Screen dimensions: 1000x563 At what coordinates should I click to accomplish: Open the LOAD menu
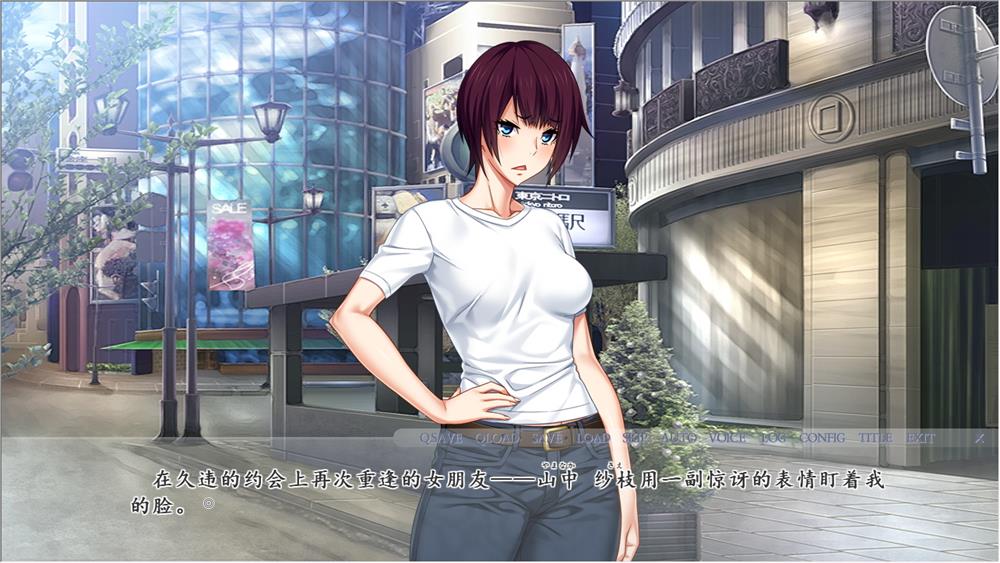coord(593,438)
